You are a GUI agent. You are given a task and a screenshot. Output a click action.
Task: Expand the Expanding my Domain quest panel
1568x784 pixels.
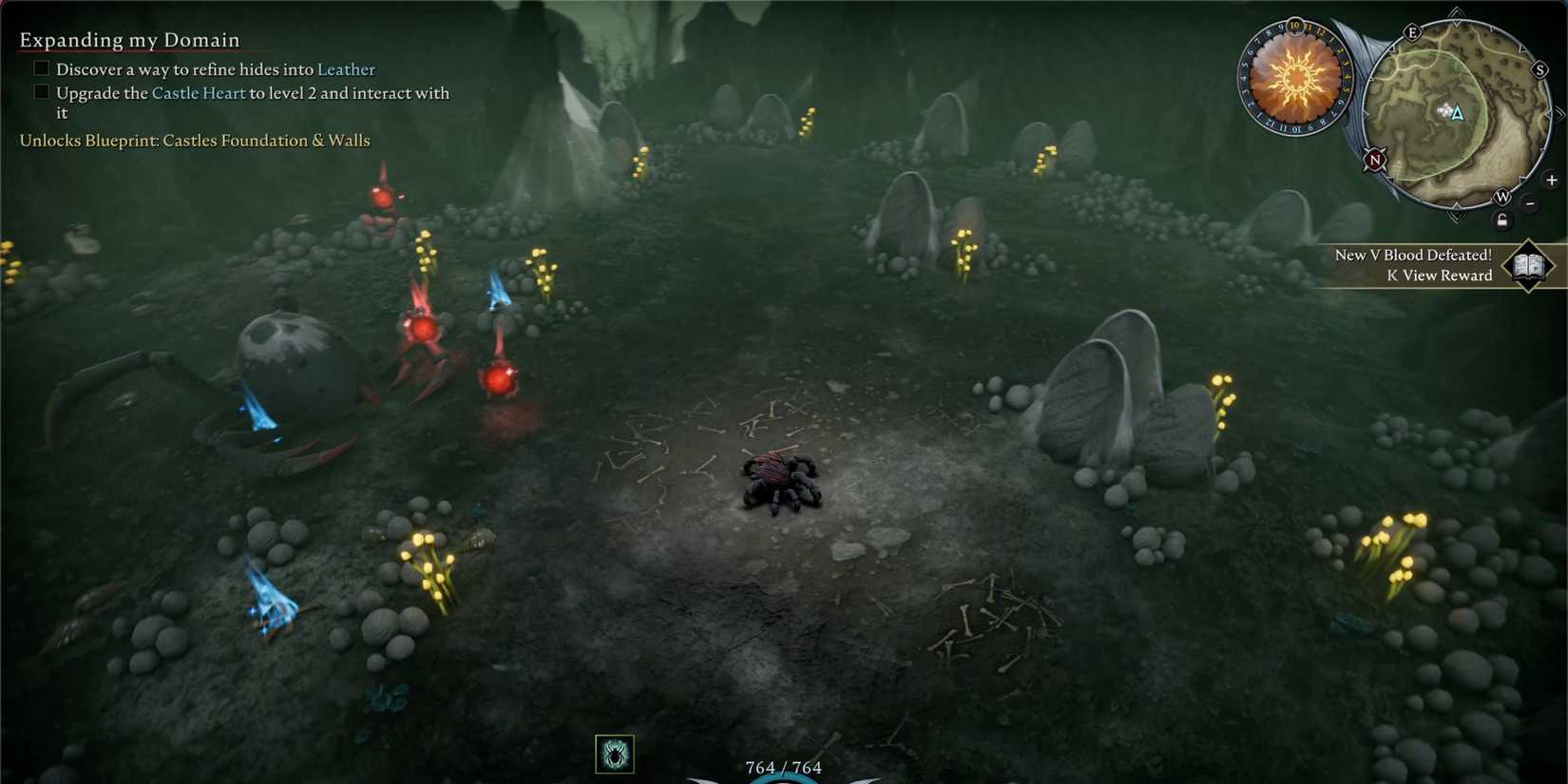128,40
